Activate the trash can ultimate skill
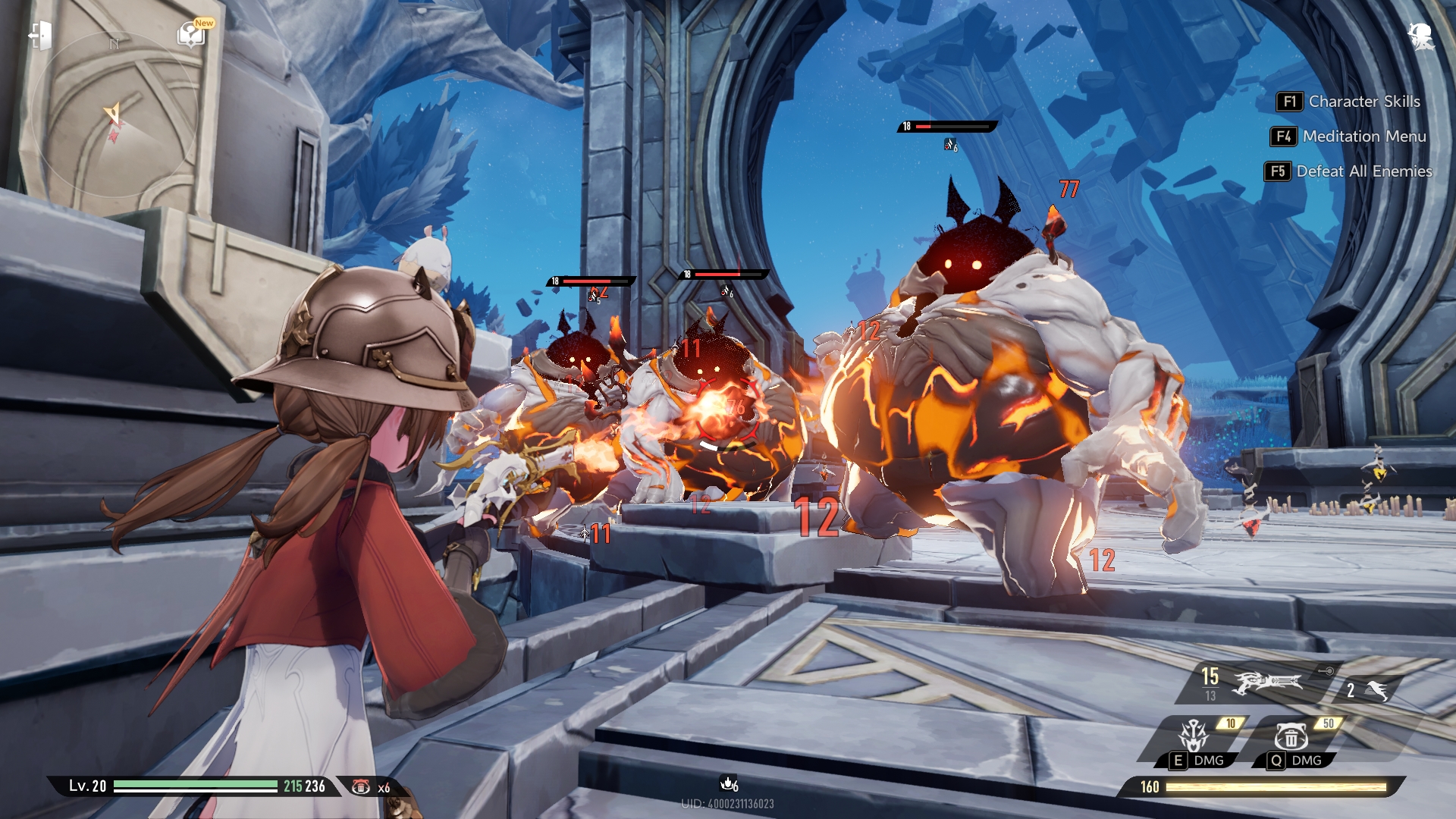 pos(1291,736)
